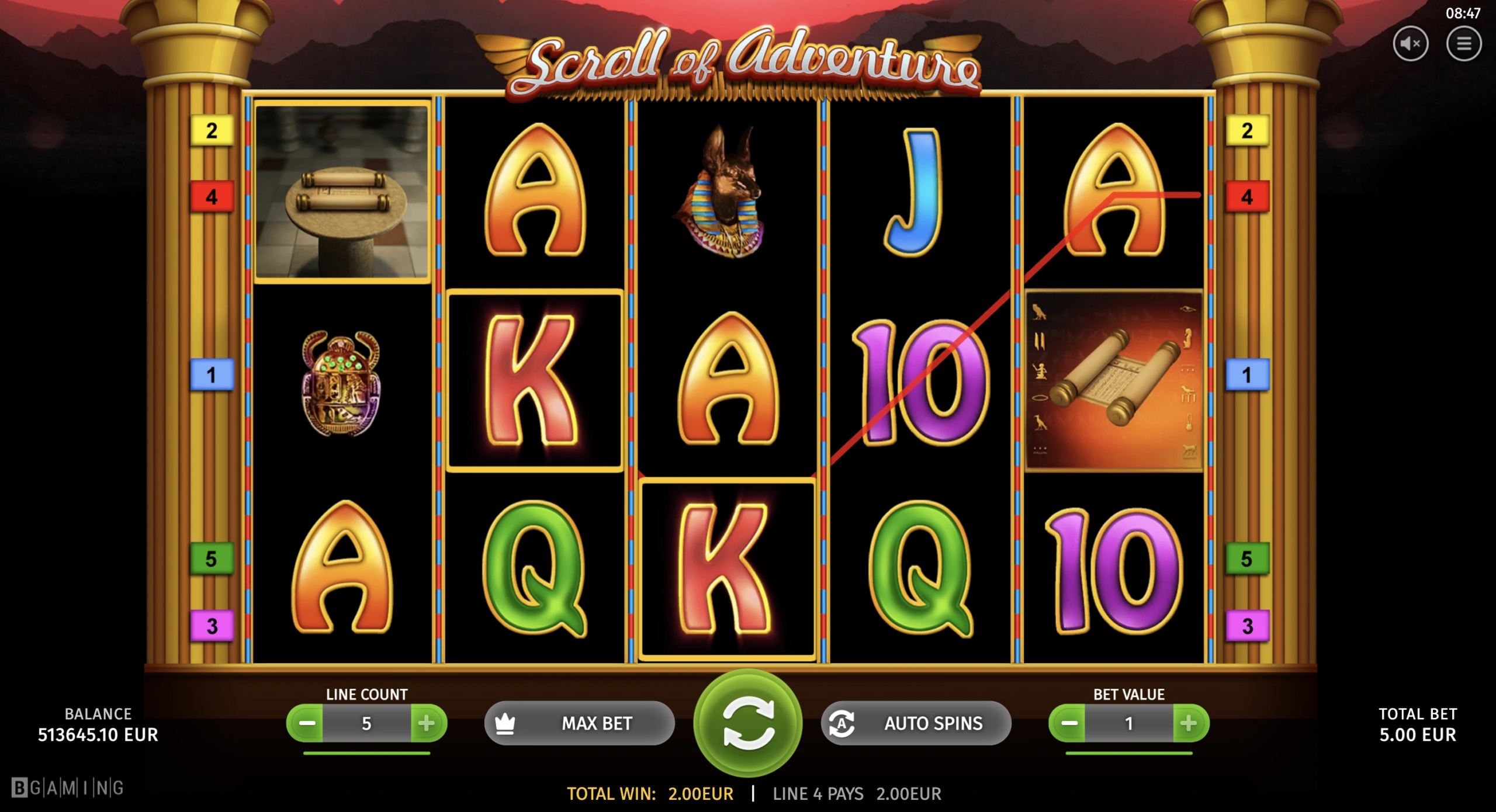Lower the bet value with minus

1068,723
